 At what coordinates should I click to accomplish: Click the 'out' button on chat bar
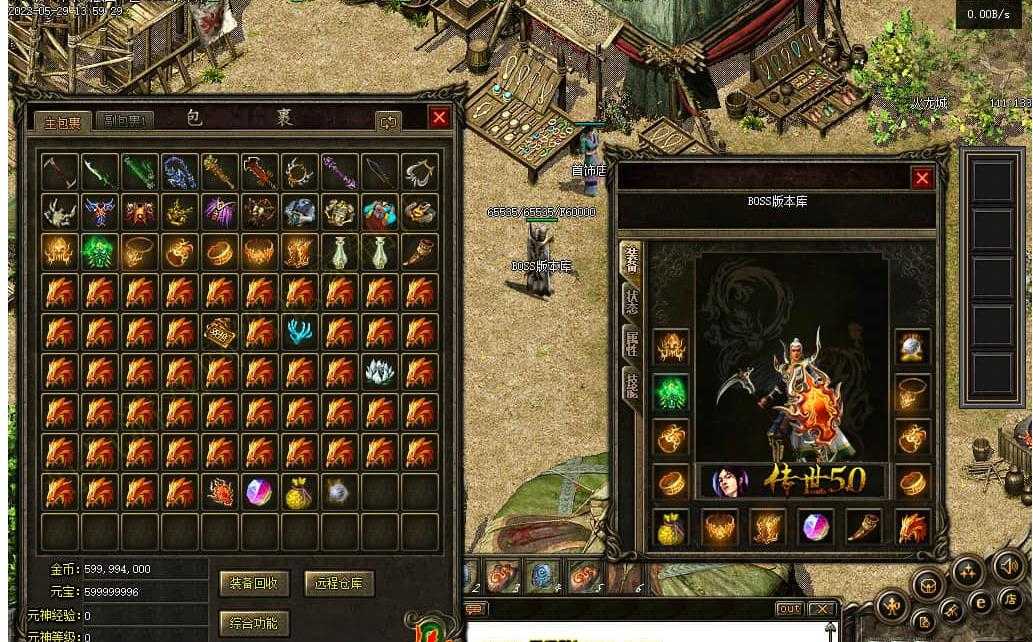(789, 609)
